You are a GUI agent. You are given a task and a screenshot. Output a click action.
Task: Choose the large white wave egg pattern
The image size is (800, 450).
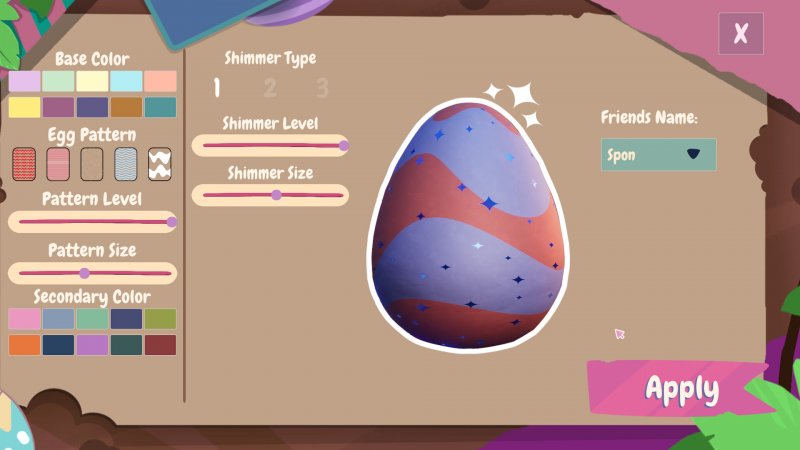(x=159, y=162)
